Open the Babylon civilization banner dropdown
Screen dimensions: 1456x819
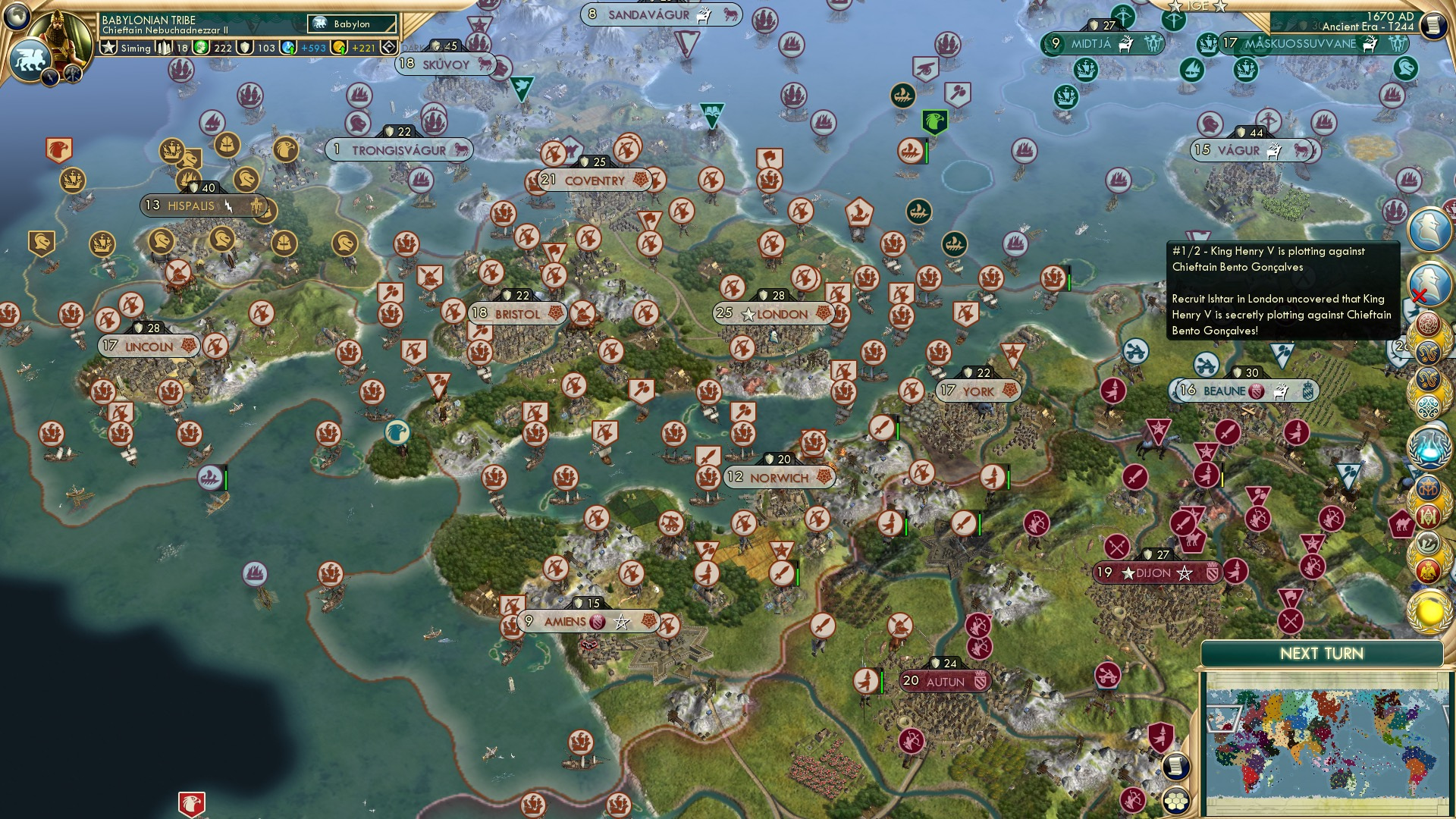pyautogui.click(x=352, y=24)
